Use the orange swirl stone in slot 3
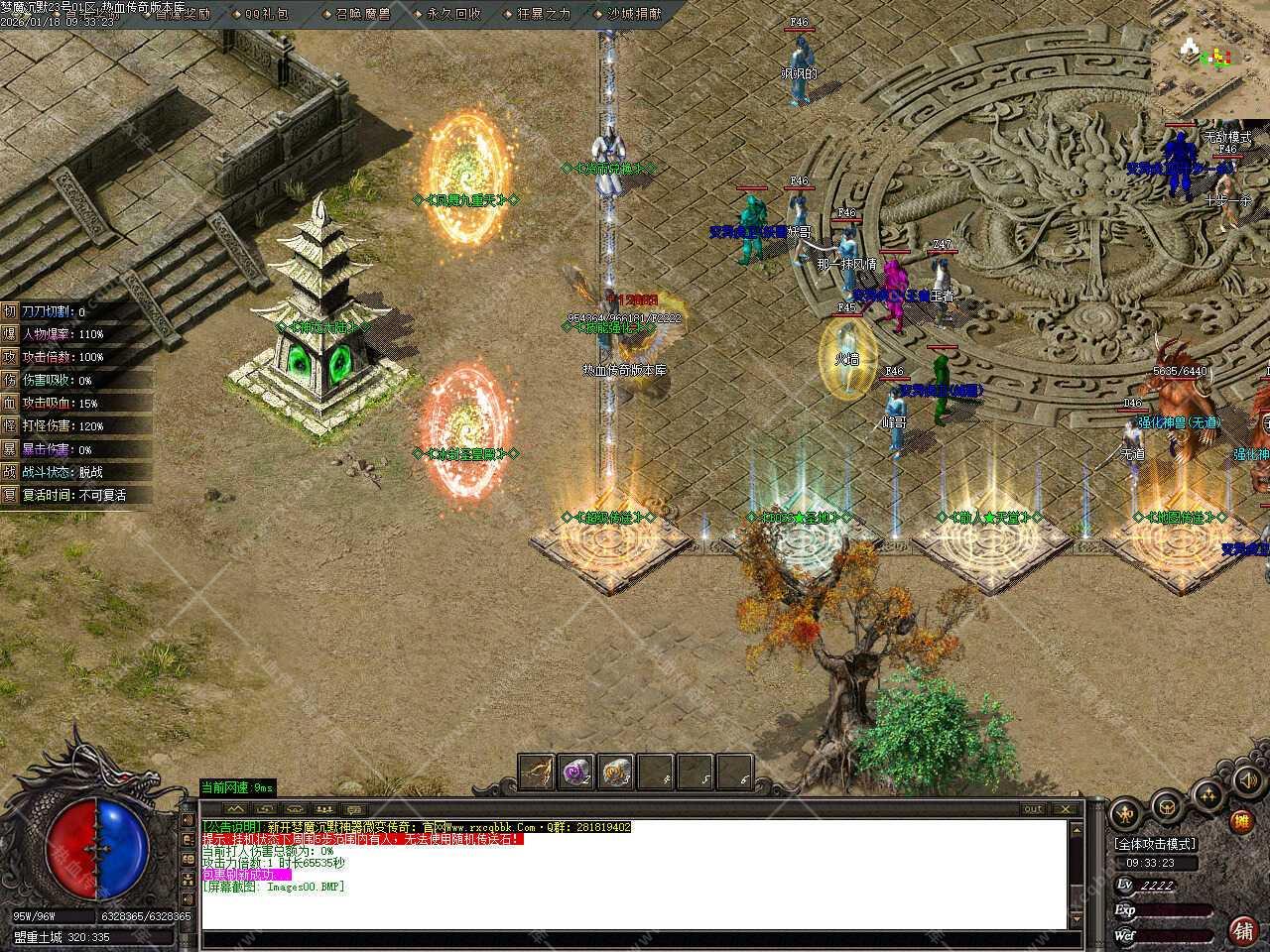The height and width of the screenshot is (952, 1270). click(x=615, y=772)
